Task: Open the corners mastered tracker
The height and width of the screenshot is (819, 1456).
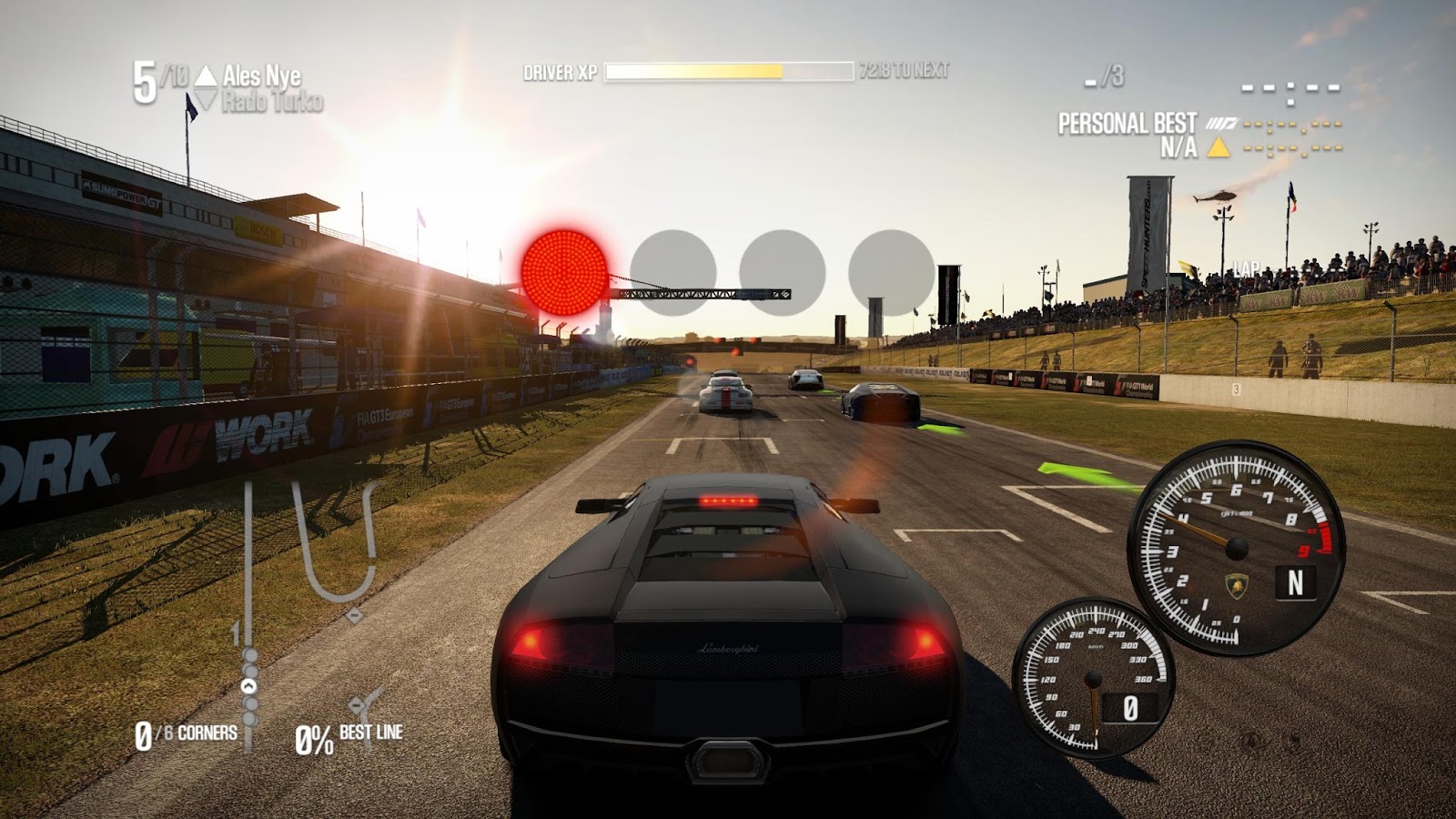Action: tap(187, 734)
